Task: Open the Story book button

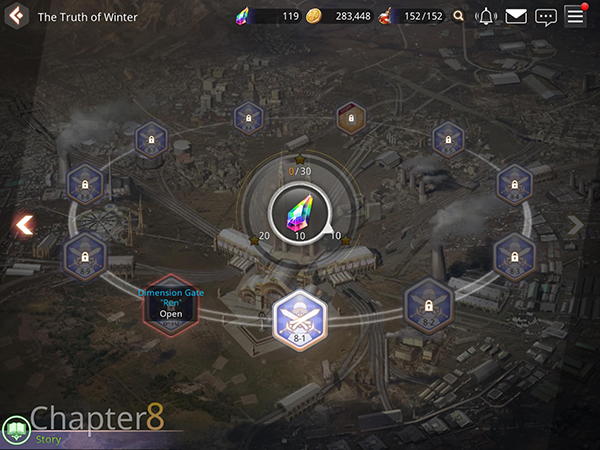Action: click(x=15, y=431)
